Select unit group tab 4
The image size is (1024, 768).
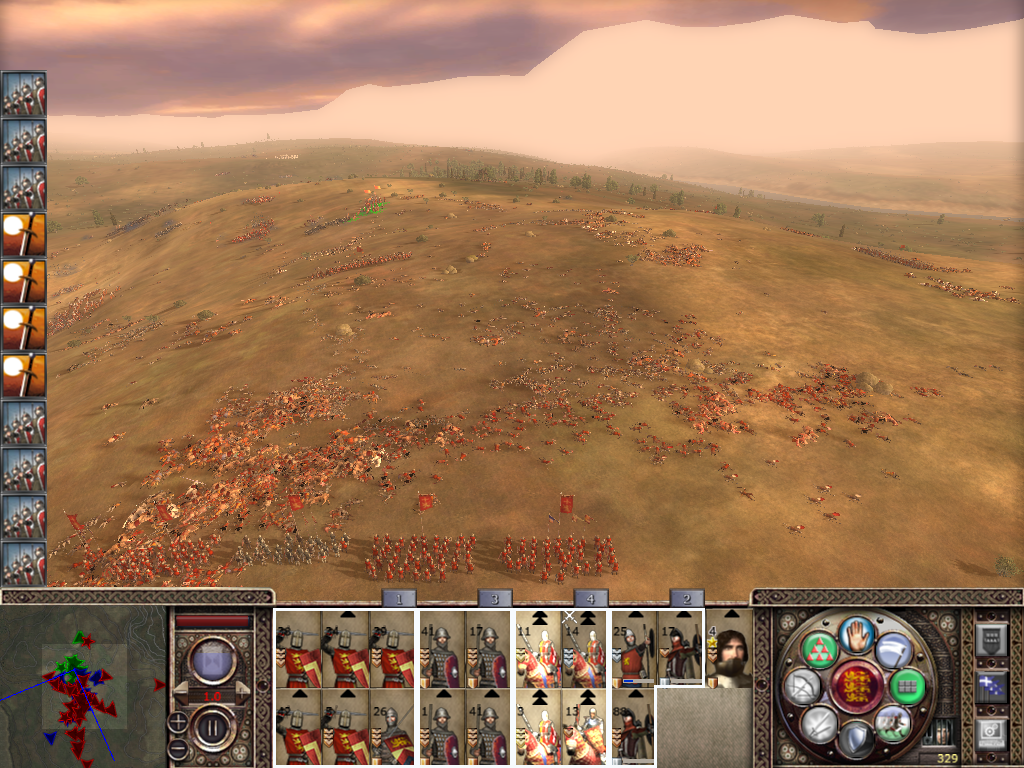pos(590,598)
